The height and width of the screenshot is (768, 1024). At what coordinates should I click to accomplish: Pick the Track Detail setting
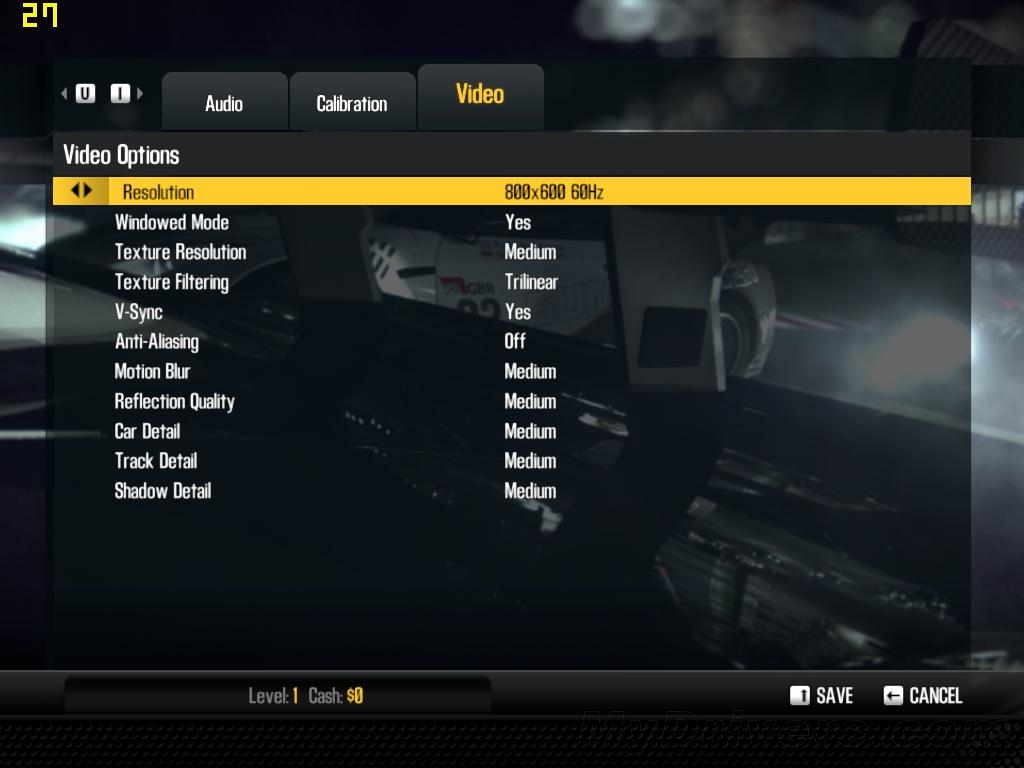click(x=156, y=461)
